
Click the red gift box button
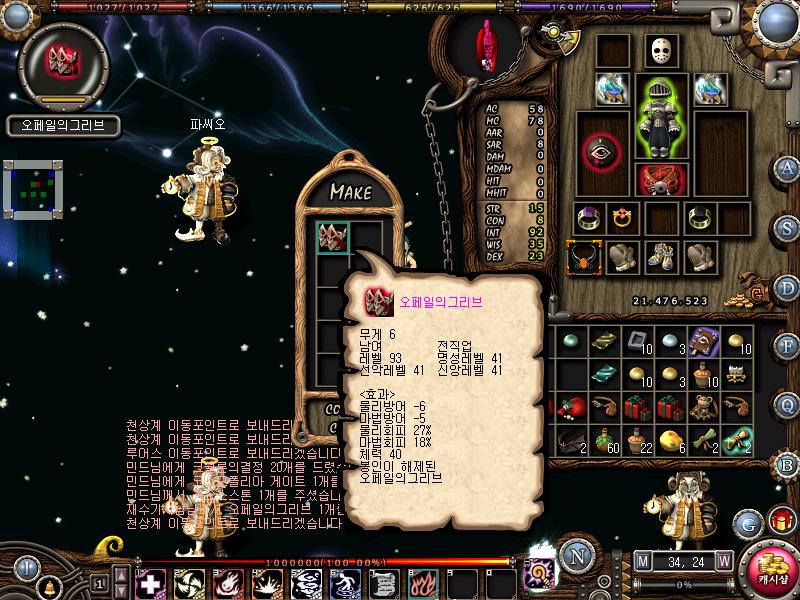pyautogui.click(x=779, y=520)
